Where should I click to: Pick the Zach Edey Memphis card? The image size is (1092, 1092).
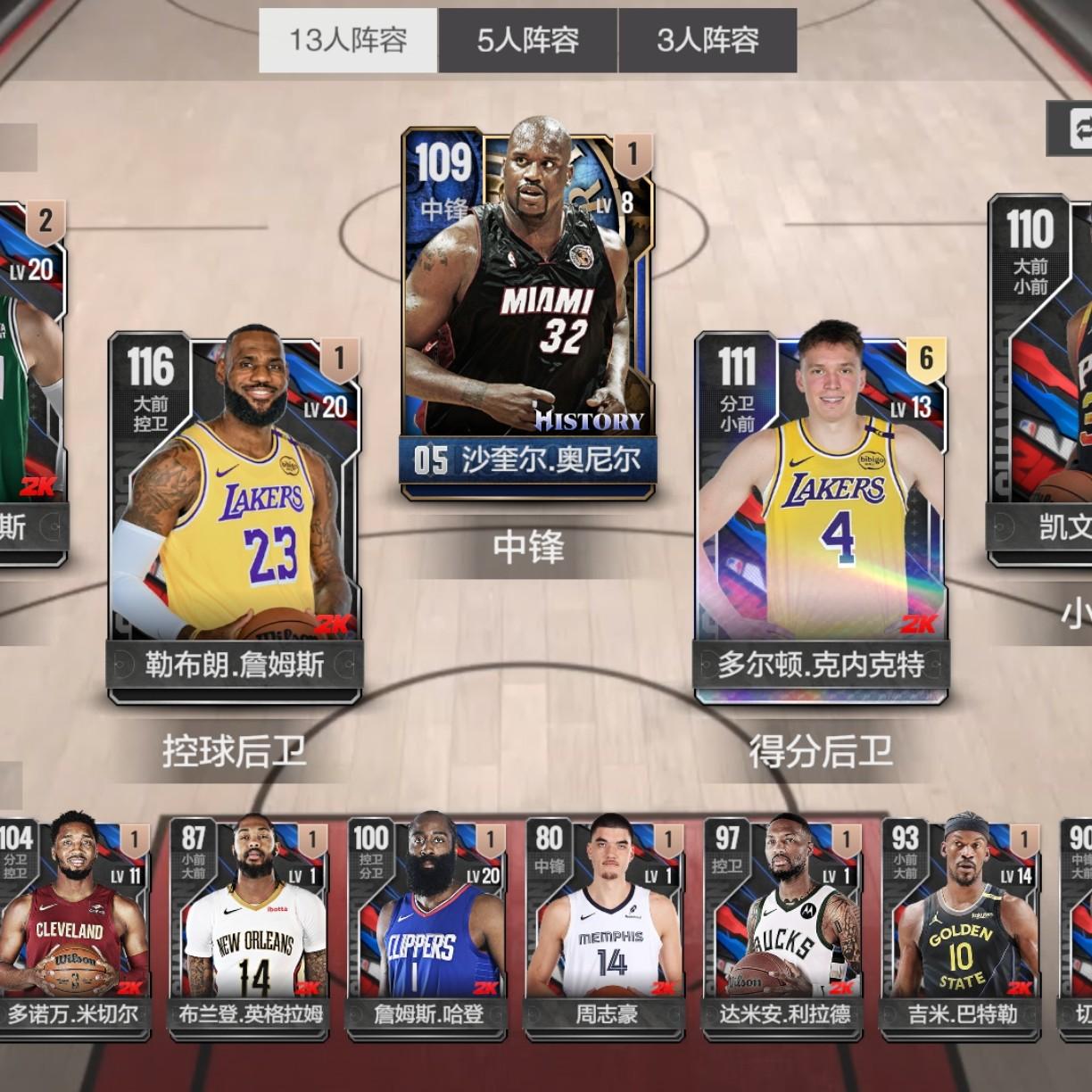607,928
